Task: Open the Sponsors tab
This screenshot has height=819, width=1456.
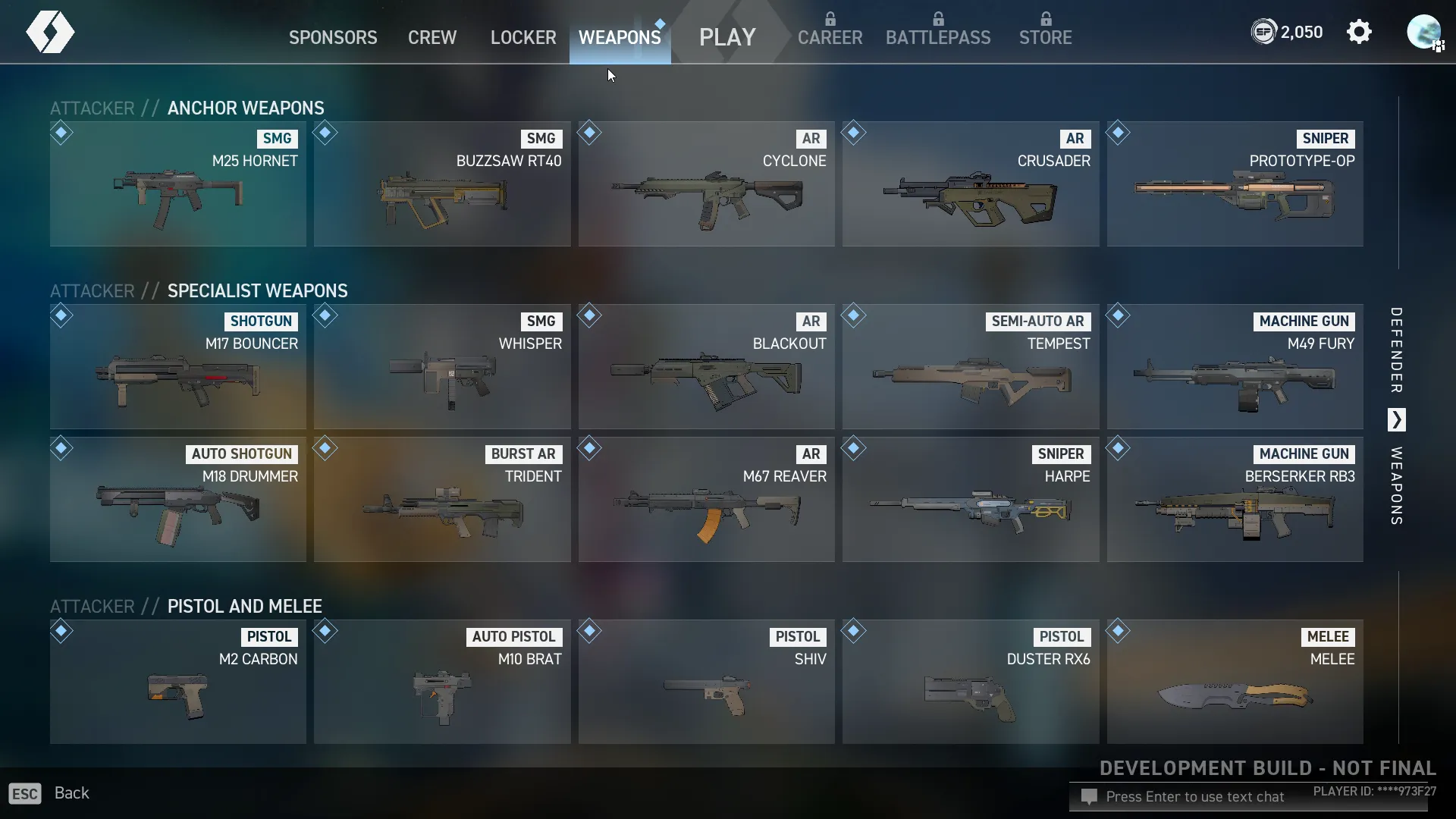Action: [333, 37]
